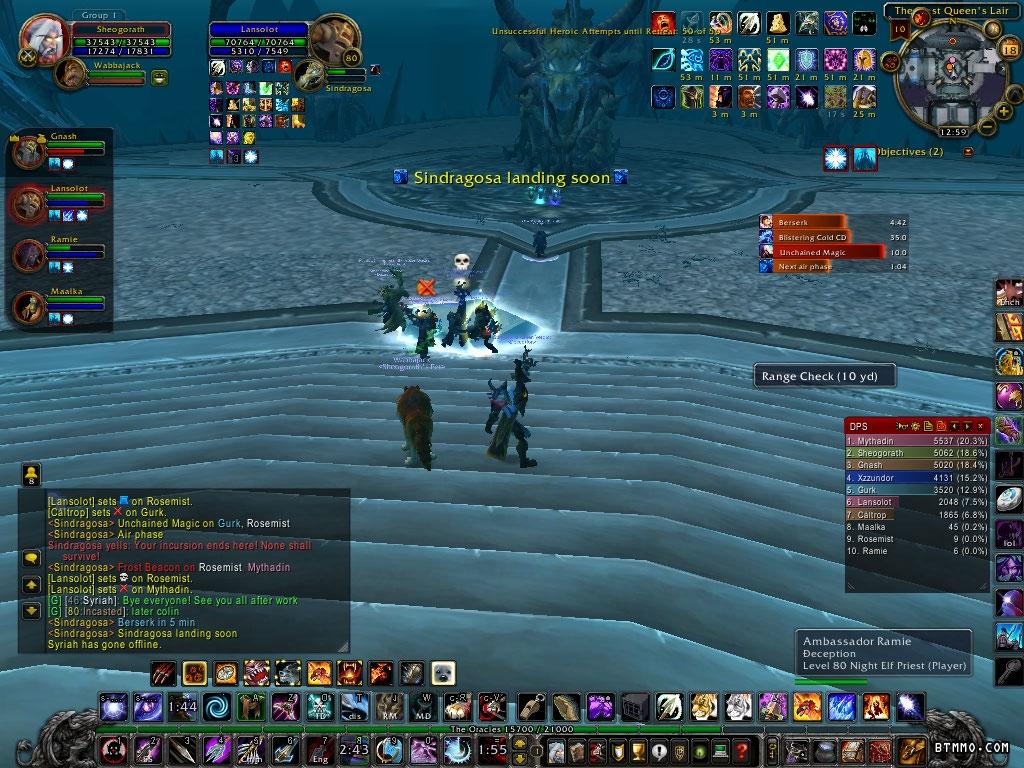Target party member Ramie
This screenshot has height=768, width=1024.
coord(28,255)
